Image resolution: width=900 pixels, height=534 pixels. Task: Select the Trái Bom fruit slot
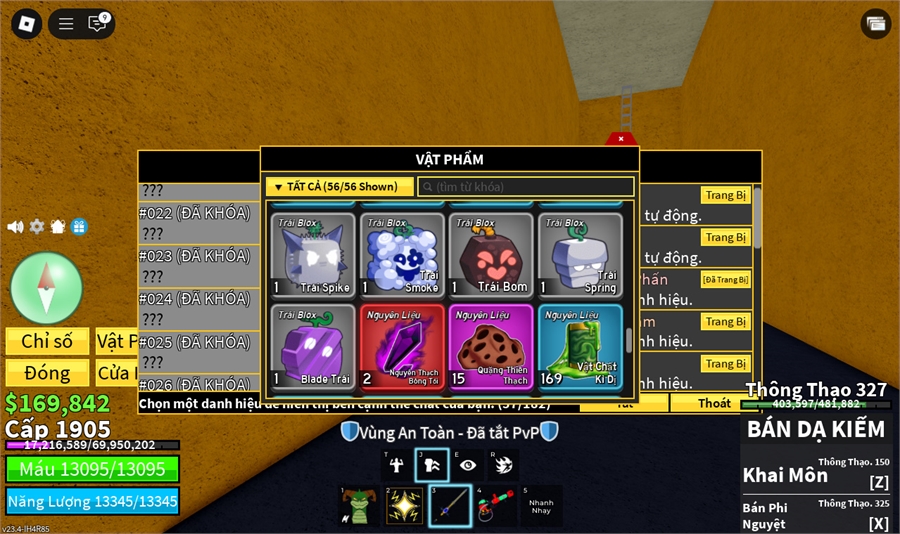click(491, 255)
